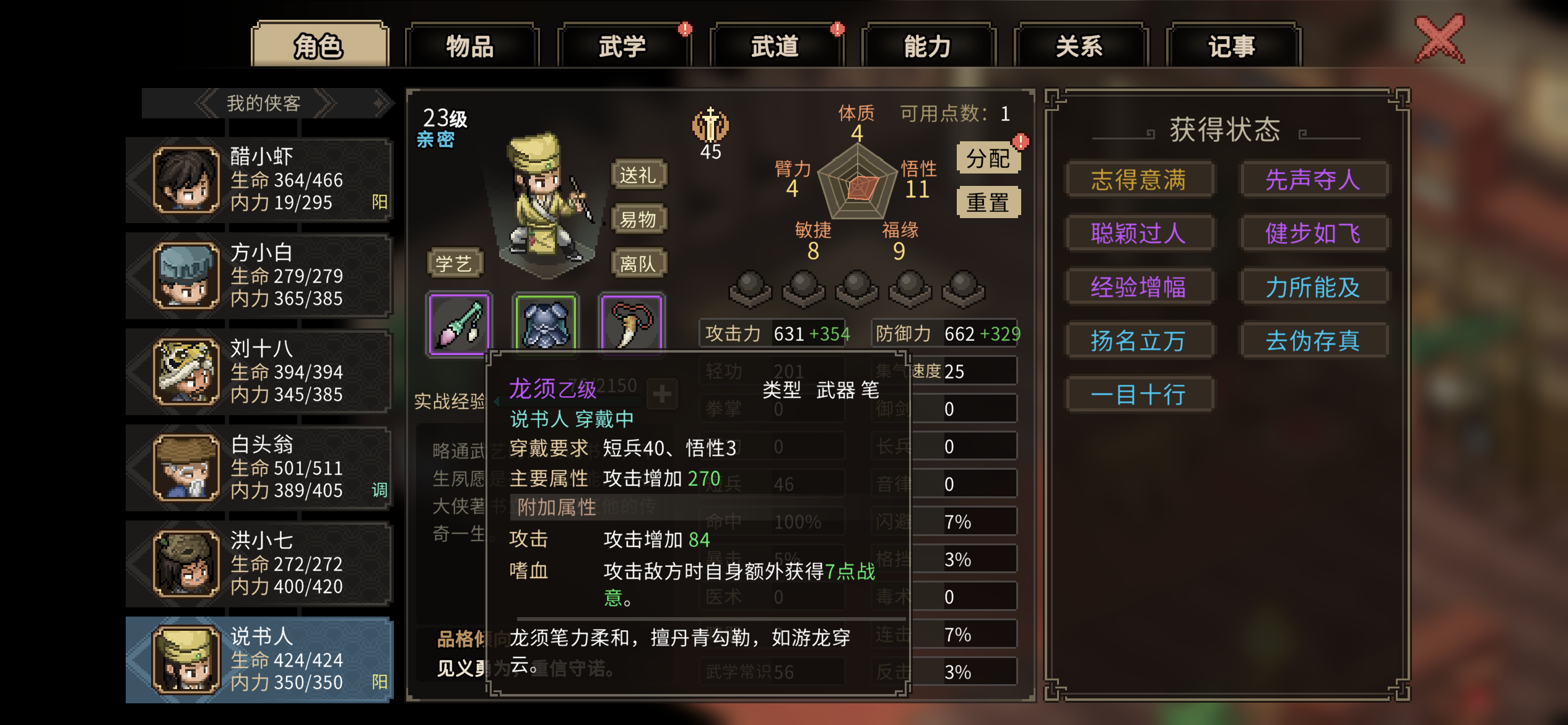
Task: Dismiss the hero with 离队
Action: (x=638, y=264)
